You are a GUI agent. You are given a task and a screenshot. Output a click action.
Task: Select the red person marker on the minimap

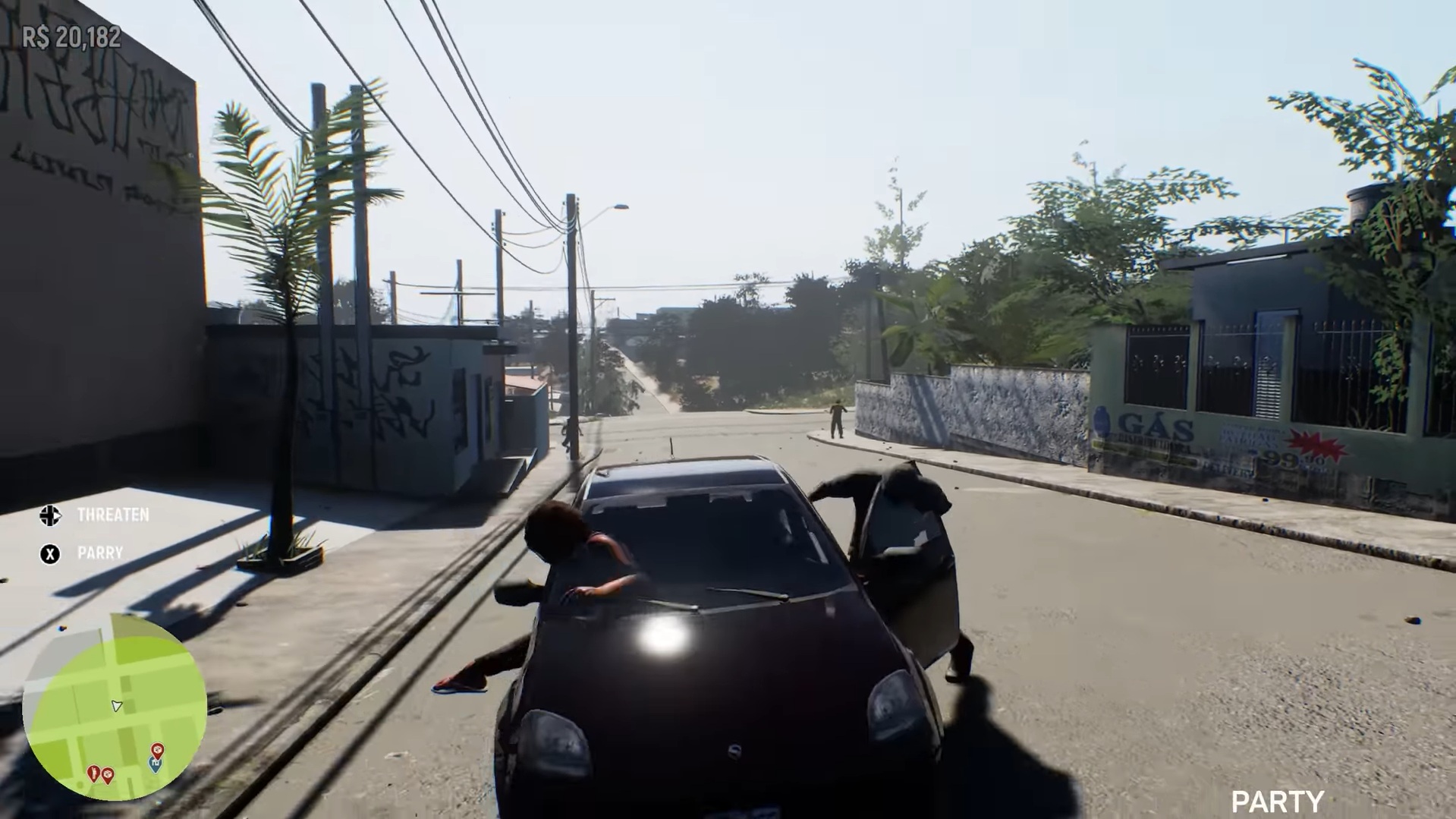(x=93, y=773)
